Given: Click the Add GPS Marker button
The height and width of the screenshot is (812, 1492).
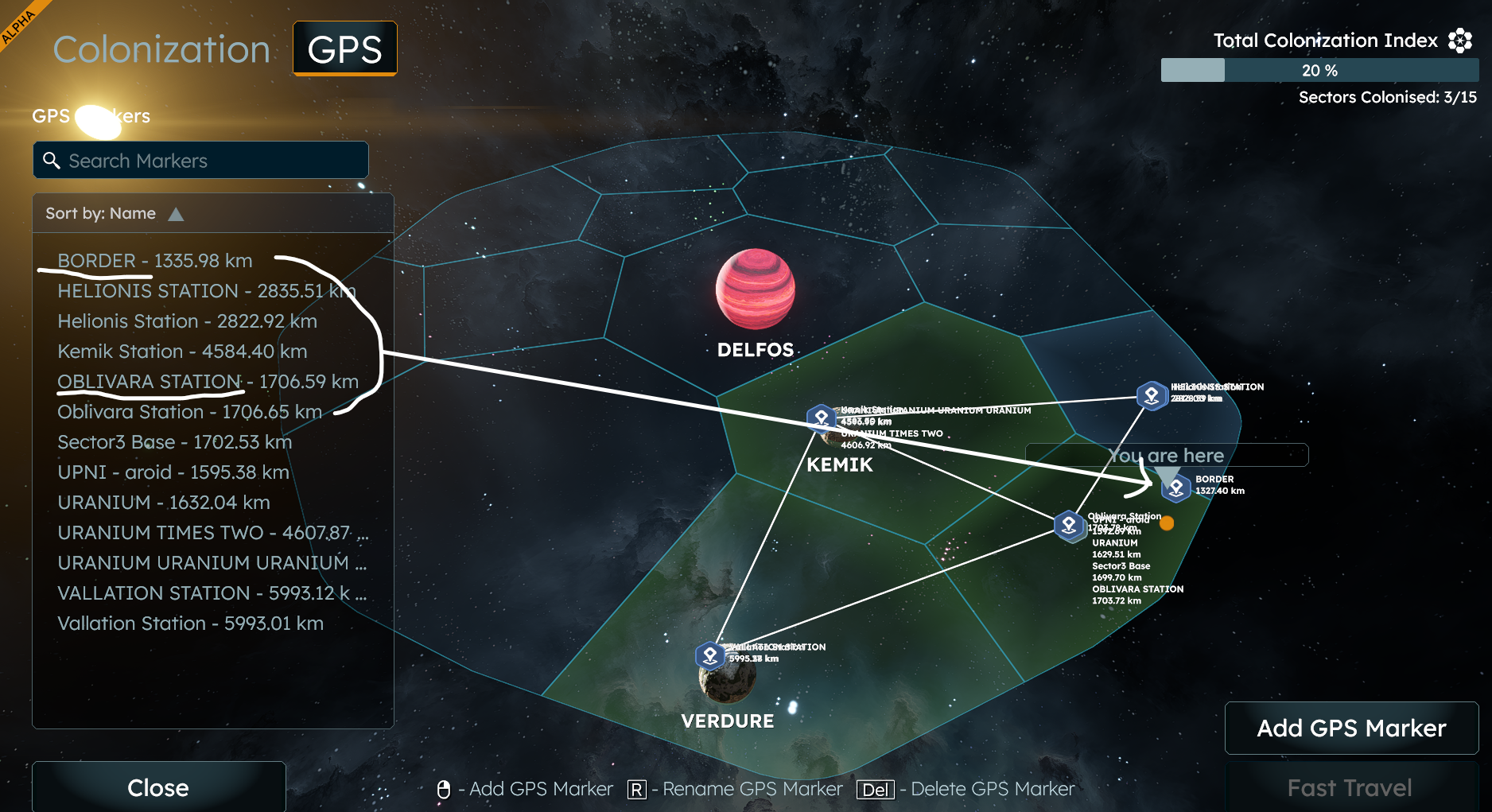Looking at the screenshot, I should [1351, 728].
